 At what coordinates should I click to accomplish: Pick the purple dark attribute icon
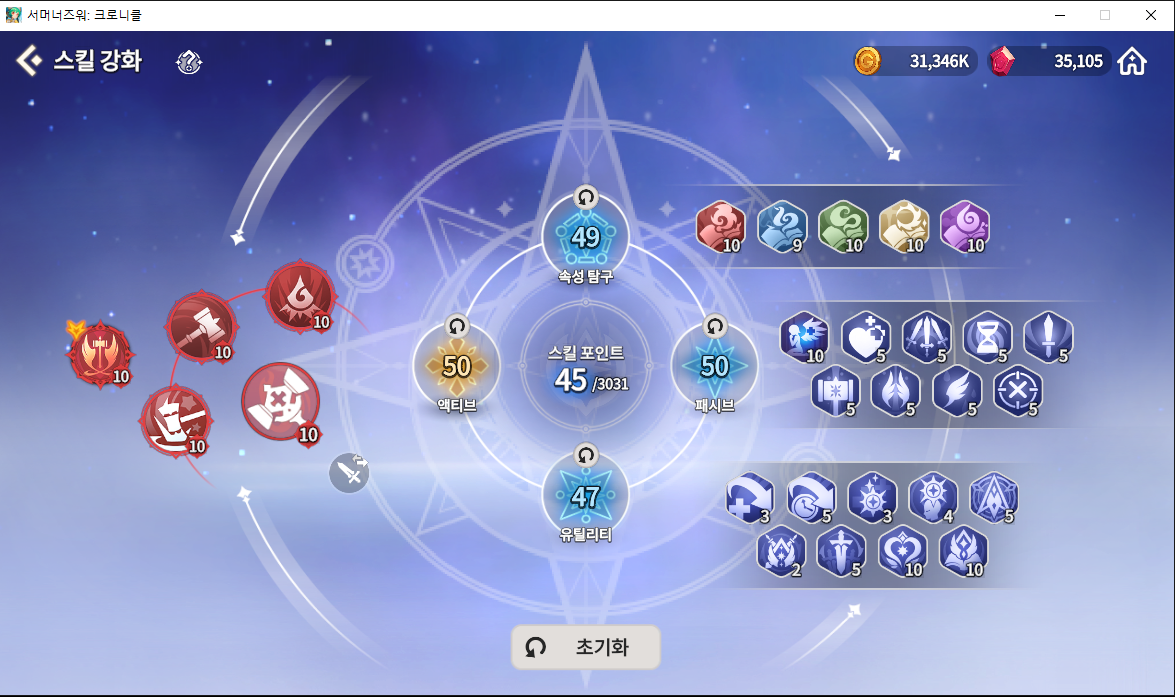964,227
